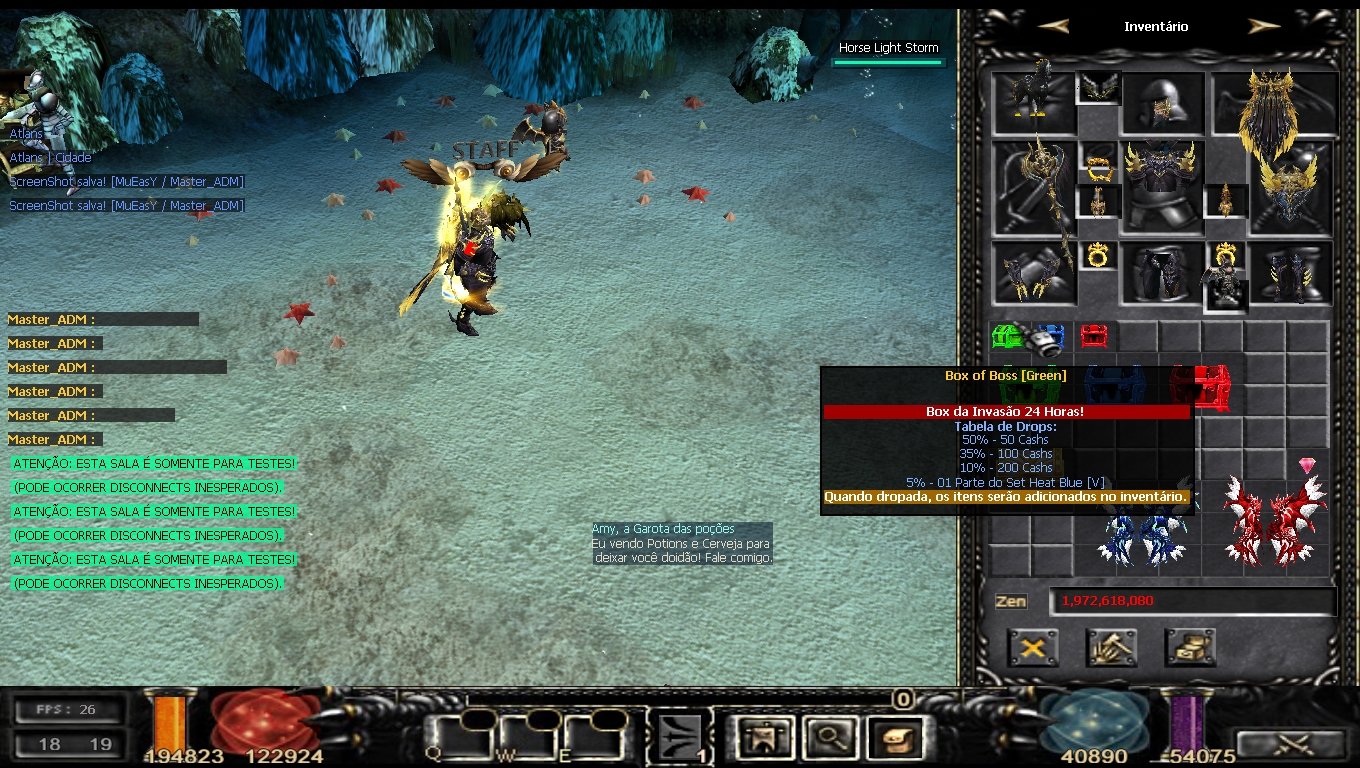Click the hammer repair button
The image size is (1360, 768).
(1111, 648)
